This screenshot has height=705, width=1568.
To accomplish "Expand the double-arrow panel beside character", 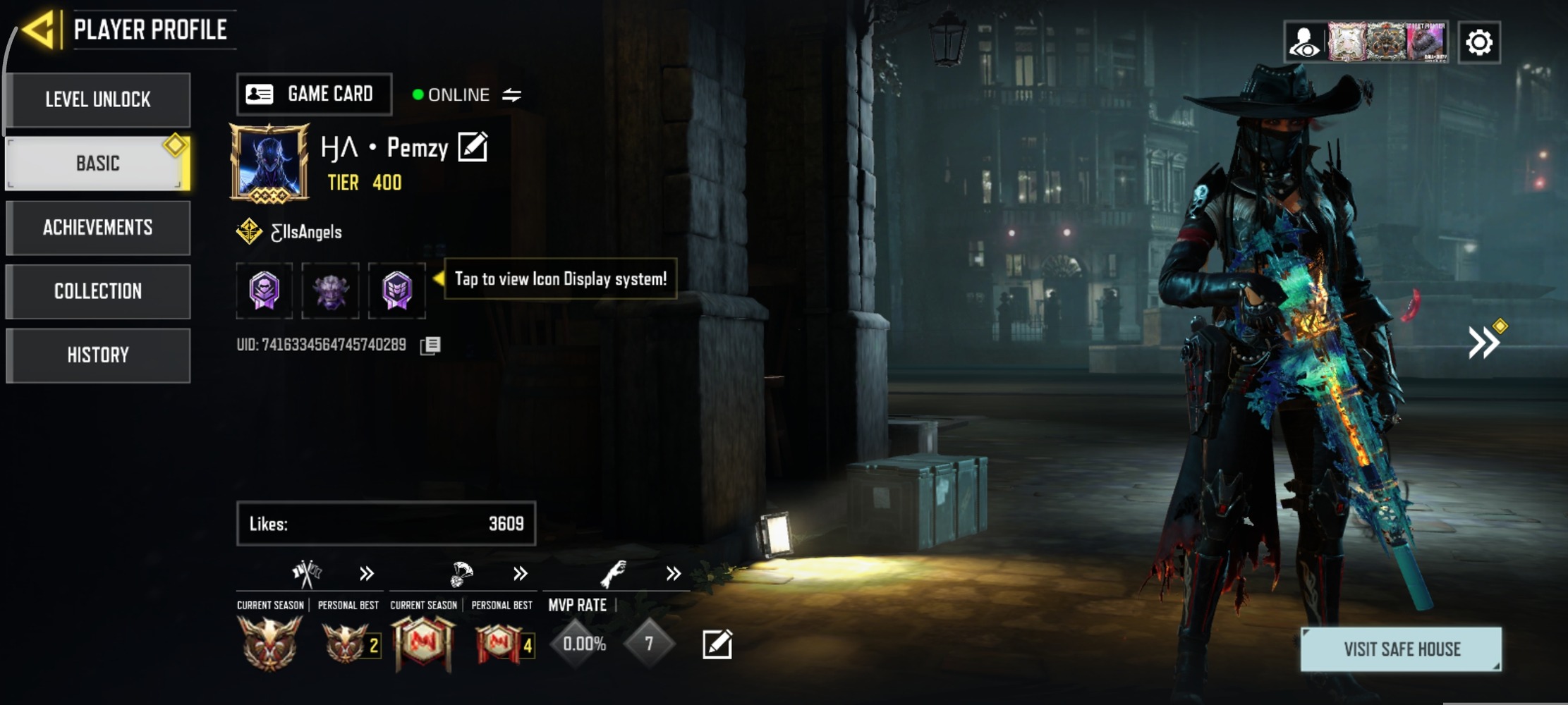I will click(x=1484, y=343).
